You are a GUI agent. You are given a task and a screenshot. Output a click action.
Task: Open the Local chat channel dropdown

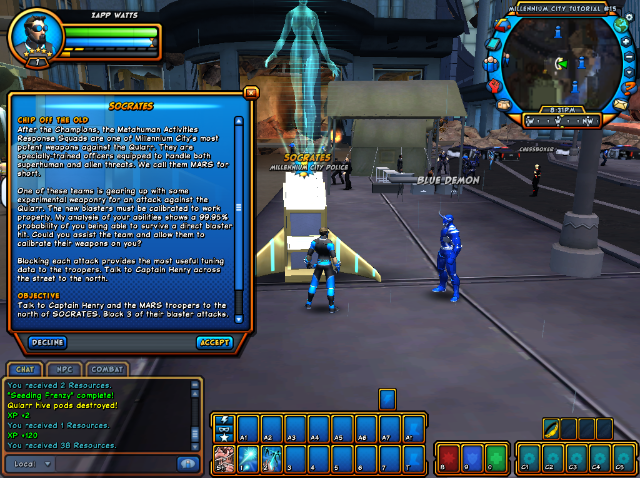click(31, 464)
